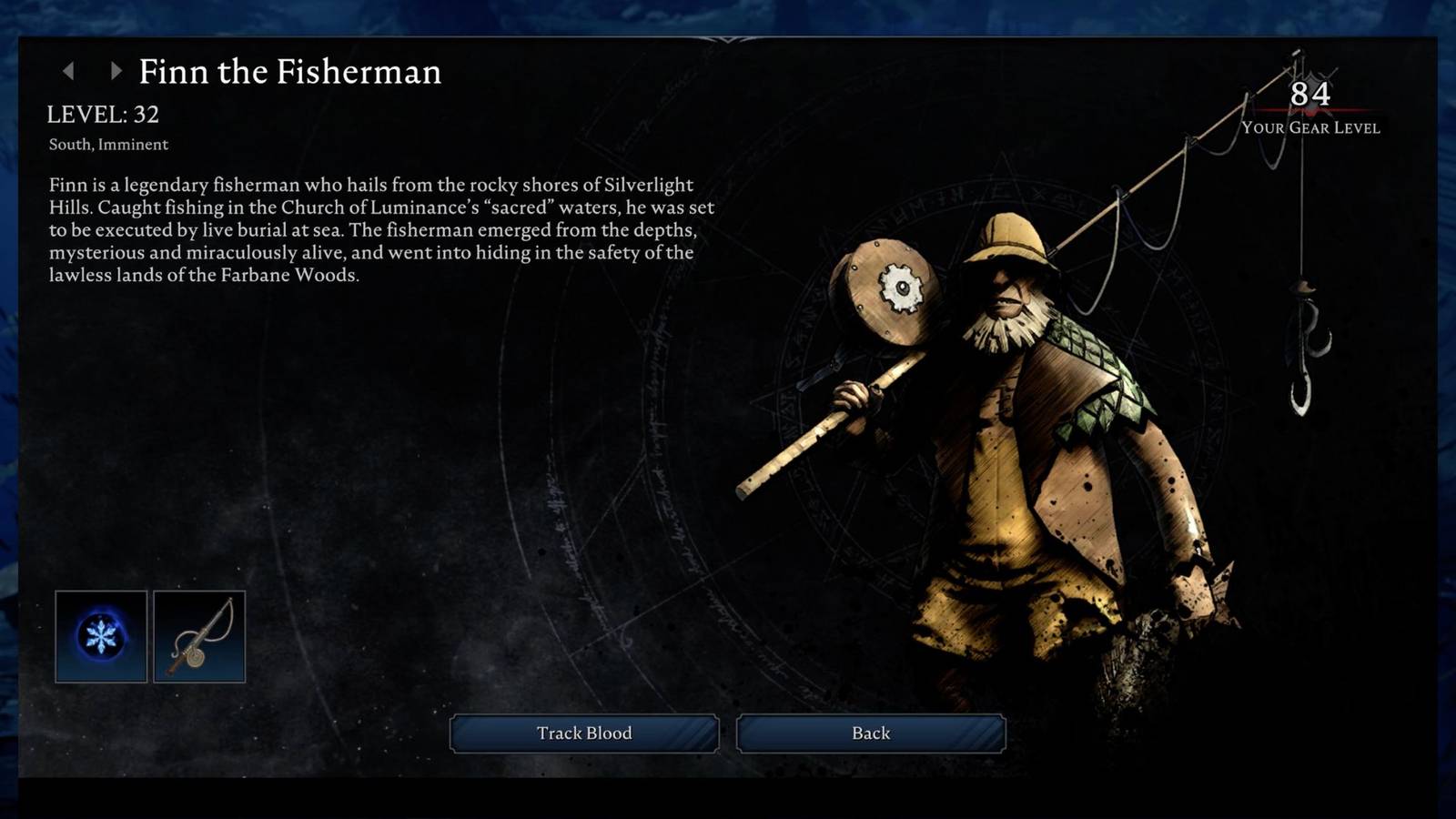Click the right arrow to view the next boss
This screenshot has width=1456, height=819.
(114, 70)
